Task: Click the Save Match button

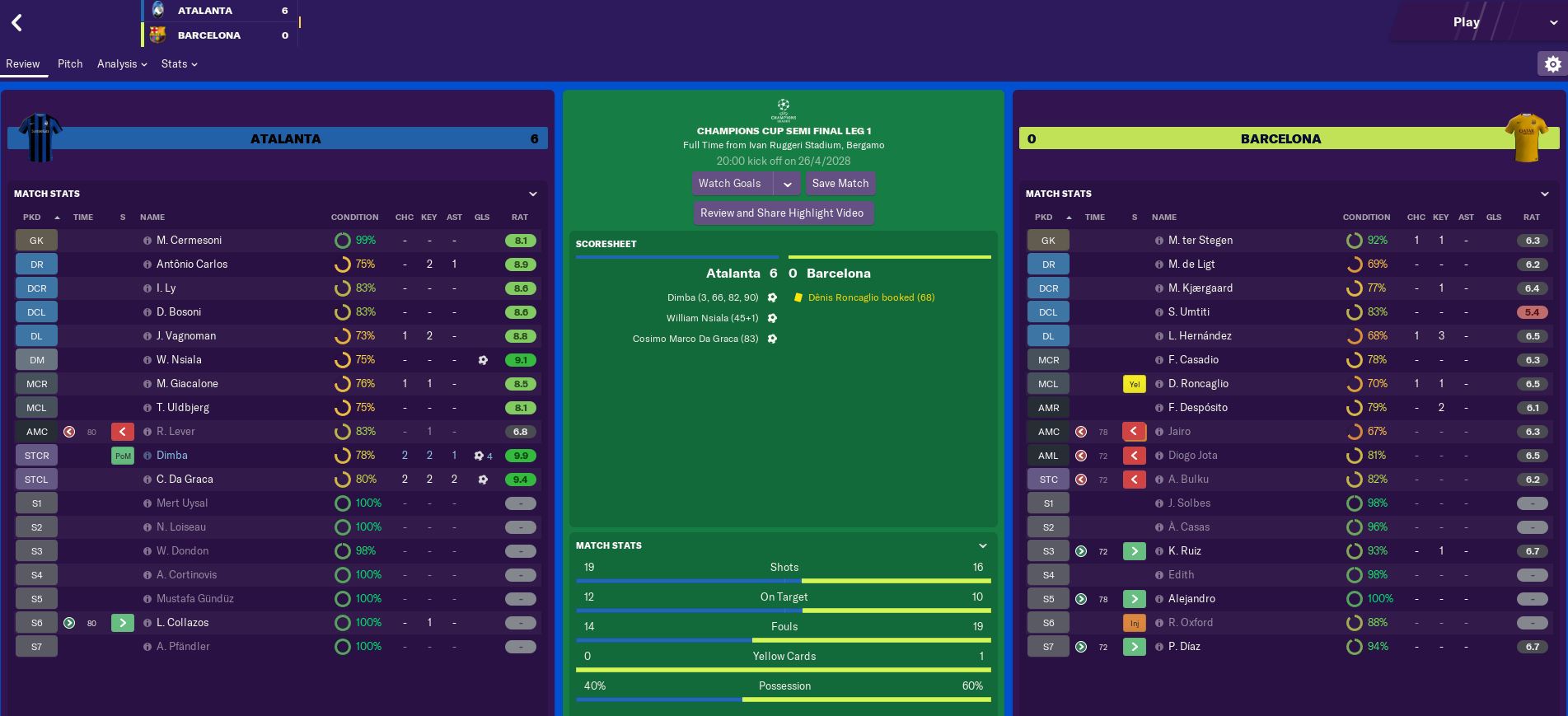Action: click(x=840, y=183)
